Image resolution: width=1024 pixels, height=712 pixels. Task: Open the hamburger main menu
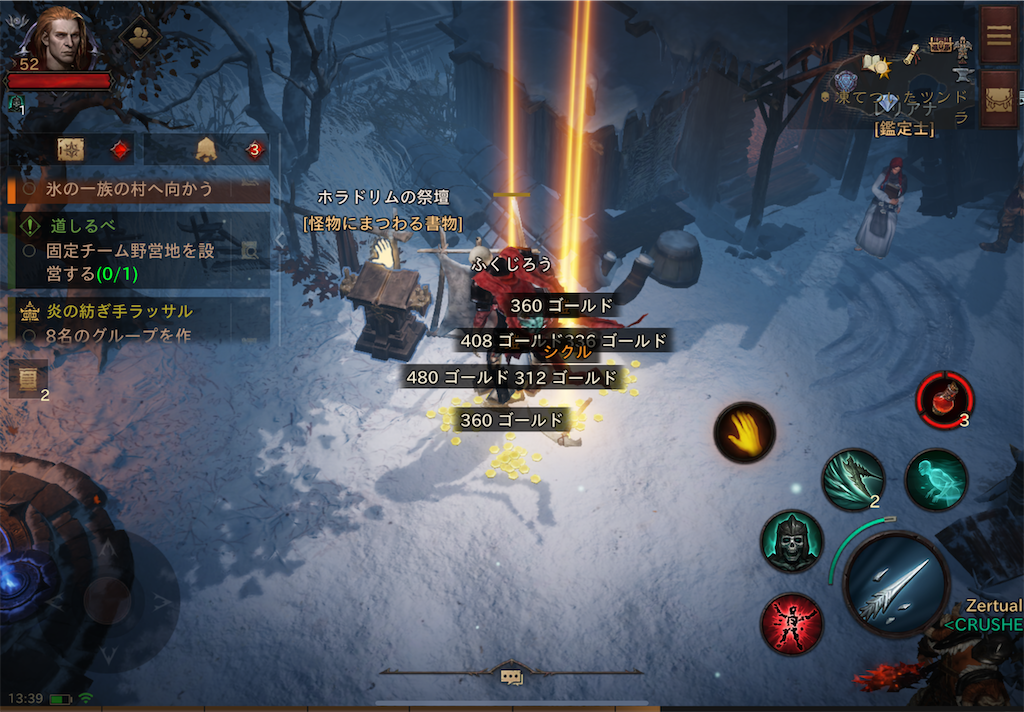click(997, 33)
